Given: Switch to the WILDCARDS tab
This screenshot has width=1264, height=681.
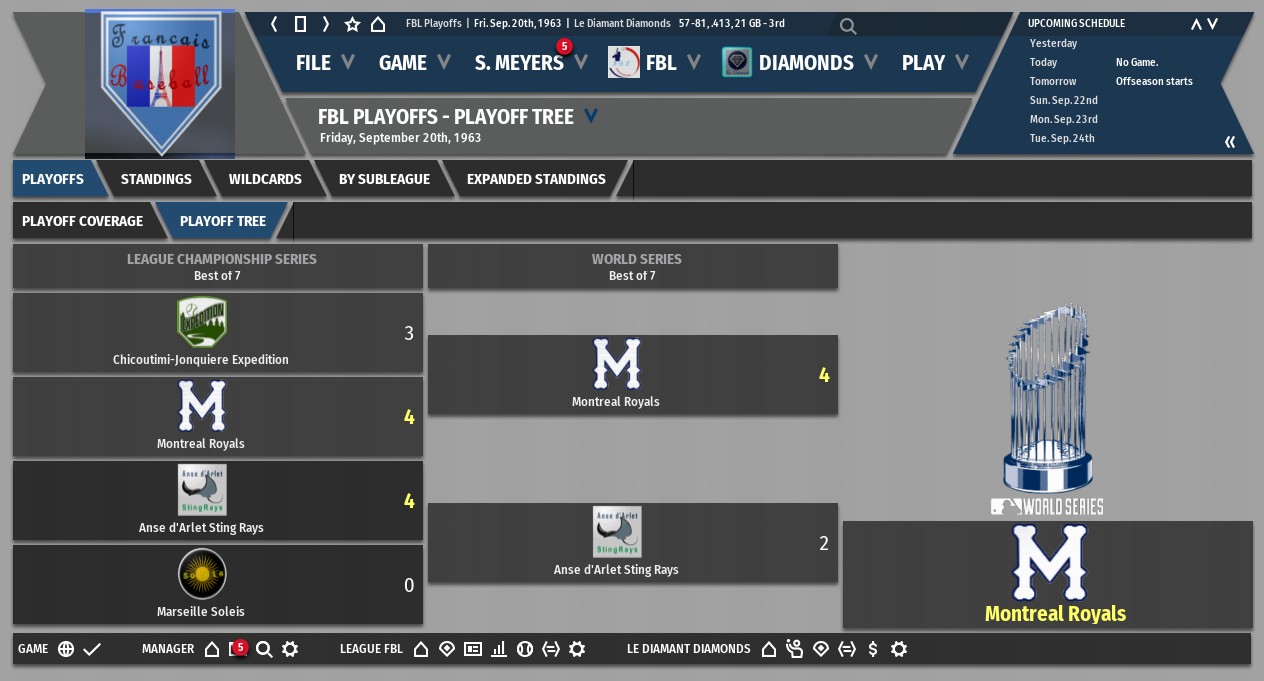Looking at the screenshot, I should click(265, 179).
